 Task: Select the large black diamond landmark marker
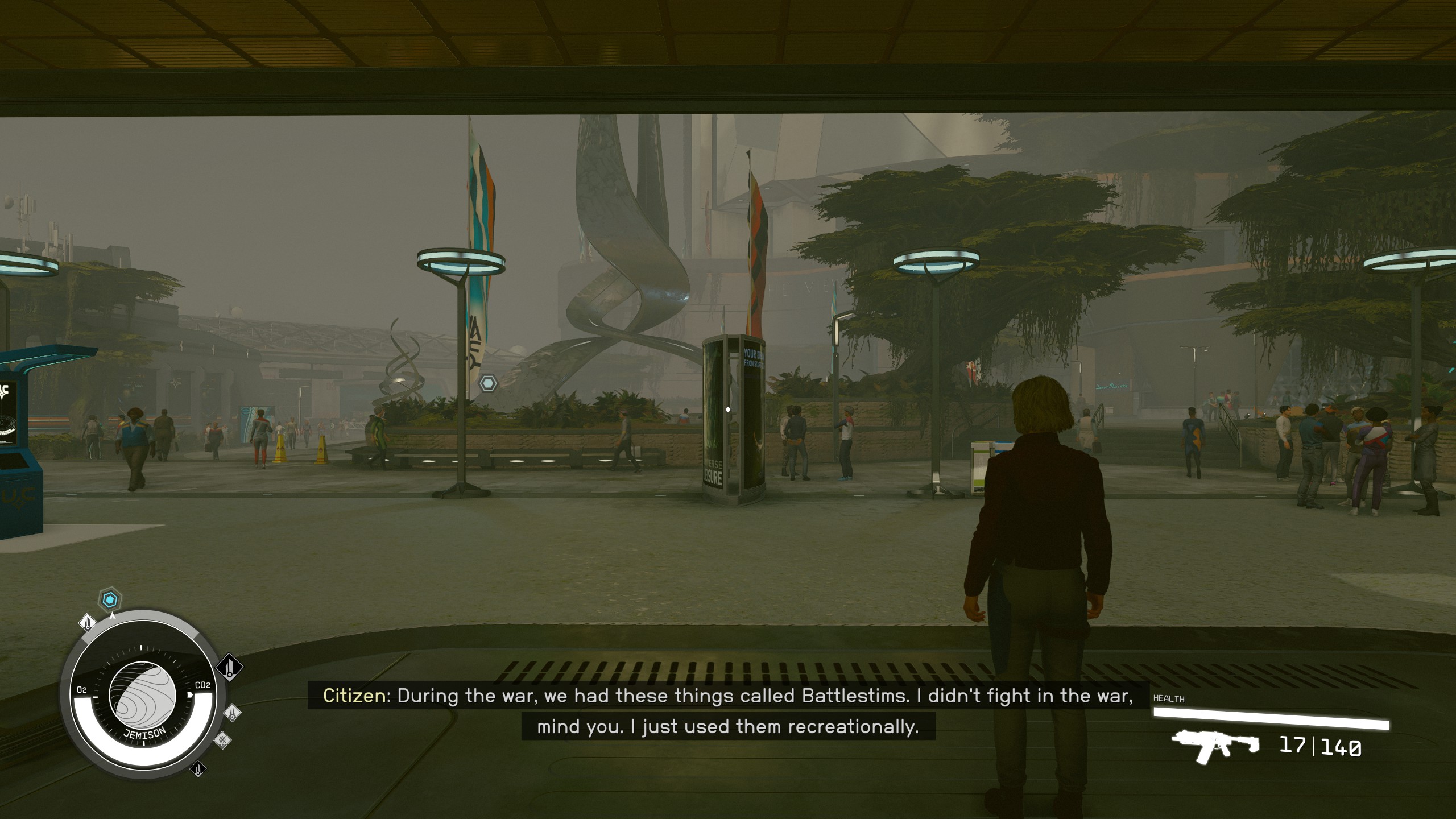229,666
